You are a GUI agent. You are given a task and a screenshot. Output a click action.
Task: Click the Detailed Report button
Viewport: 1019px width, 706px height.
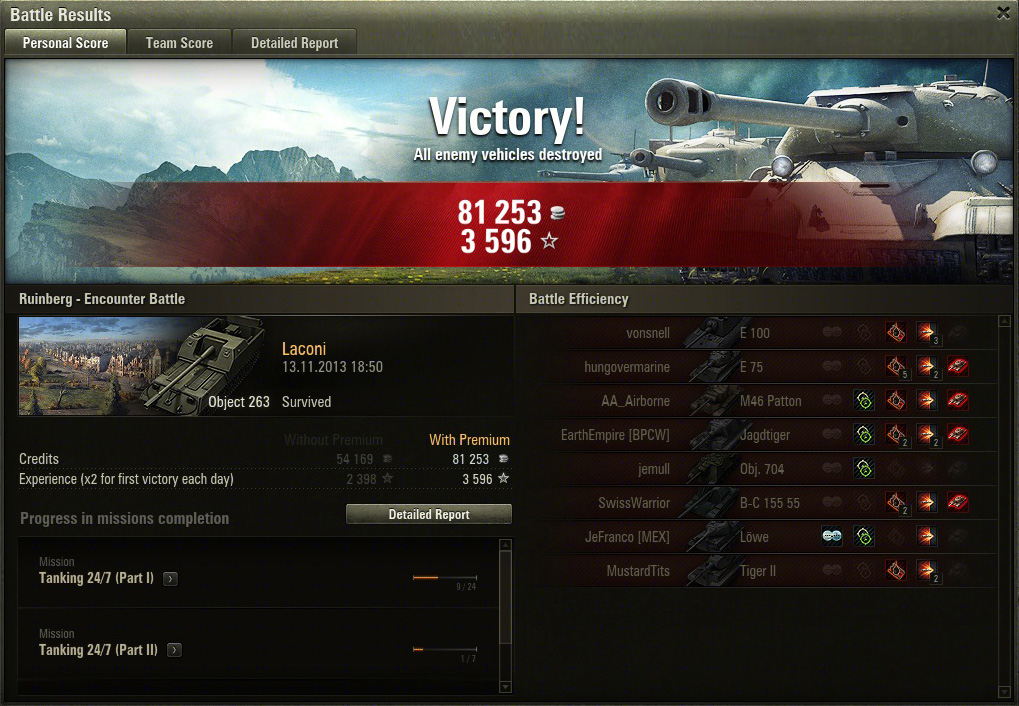(429, 514)
